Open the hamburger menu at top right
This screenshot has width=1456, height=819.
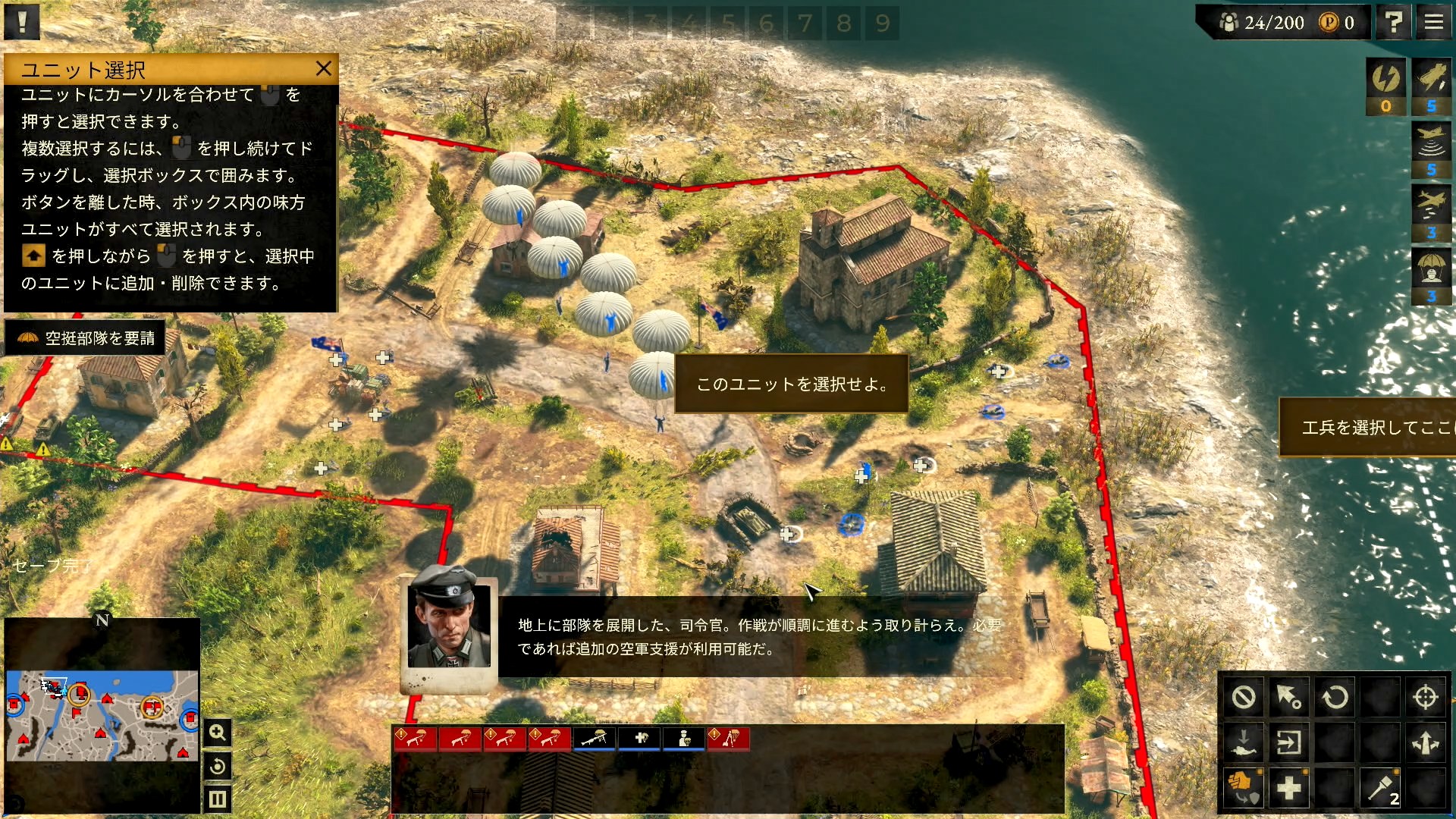pos(1432,22)
